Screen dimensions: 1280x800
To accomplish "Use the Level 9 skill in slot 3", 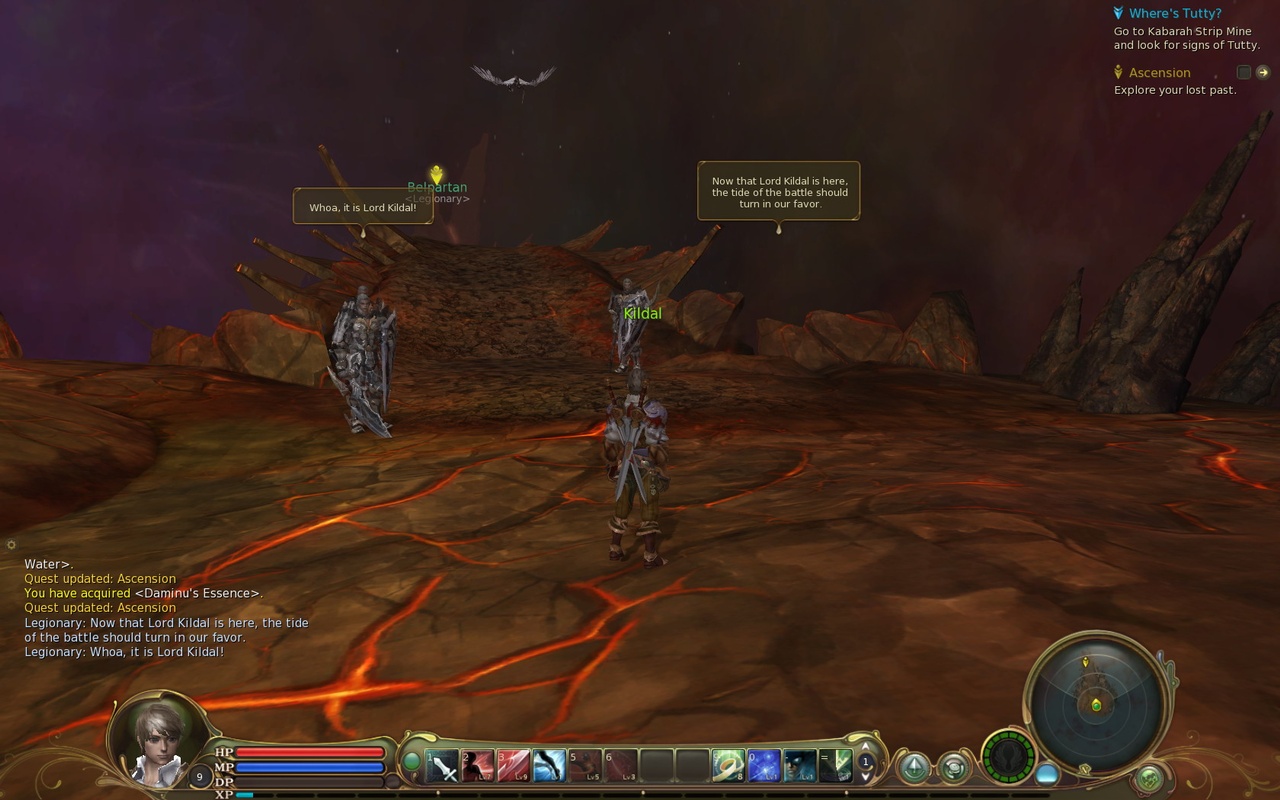I will (517, 766).
